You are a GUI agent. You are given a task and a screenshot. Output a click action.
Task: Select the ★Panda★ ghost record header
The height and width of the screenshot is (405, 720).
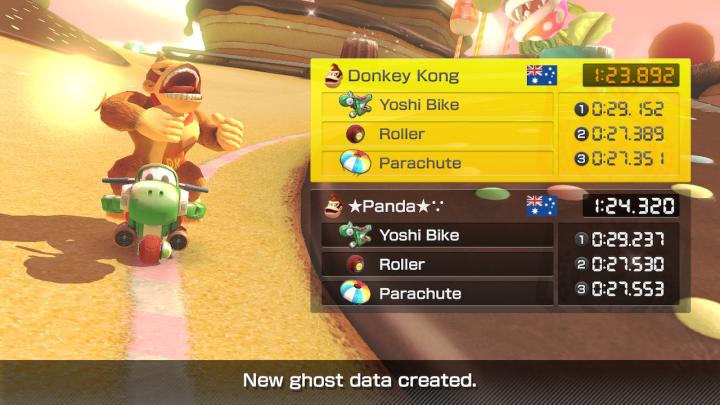(440, 206)
